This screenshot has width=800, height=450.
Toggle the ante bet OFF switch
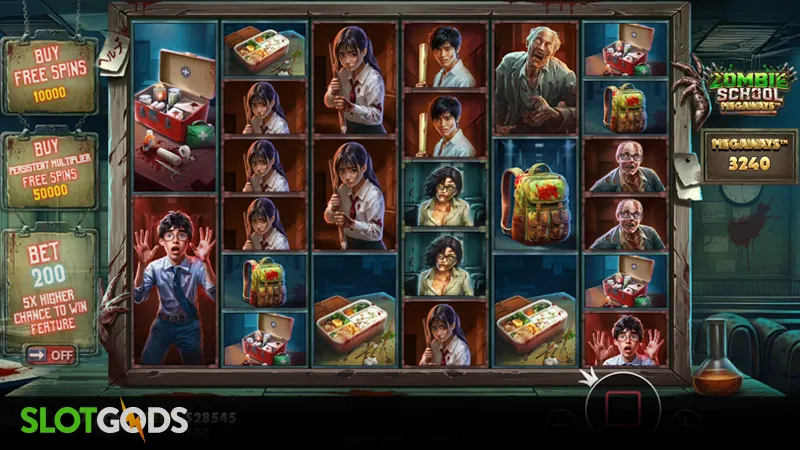coord(51,353)
